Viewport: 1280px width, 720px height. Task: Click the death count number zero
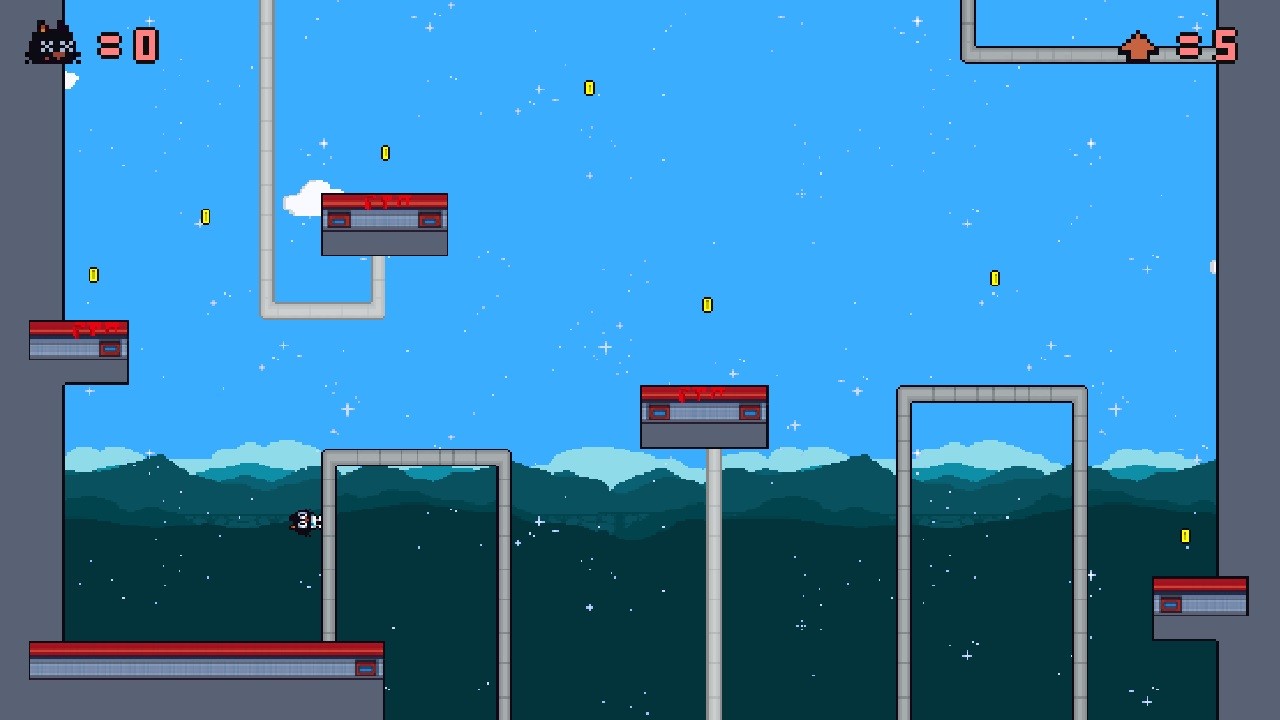pos(146,44)
